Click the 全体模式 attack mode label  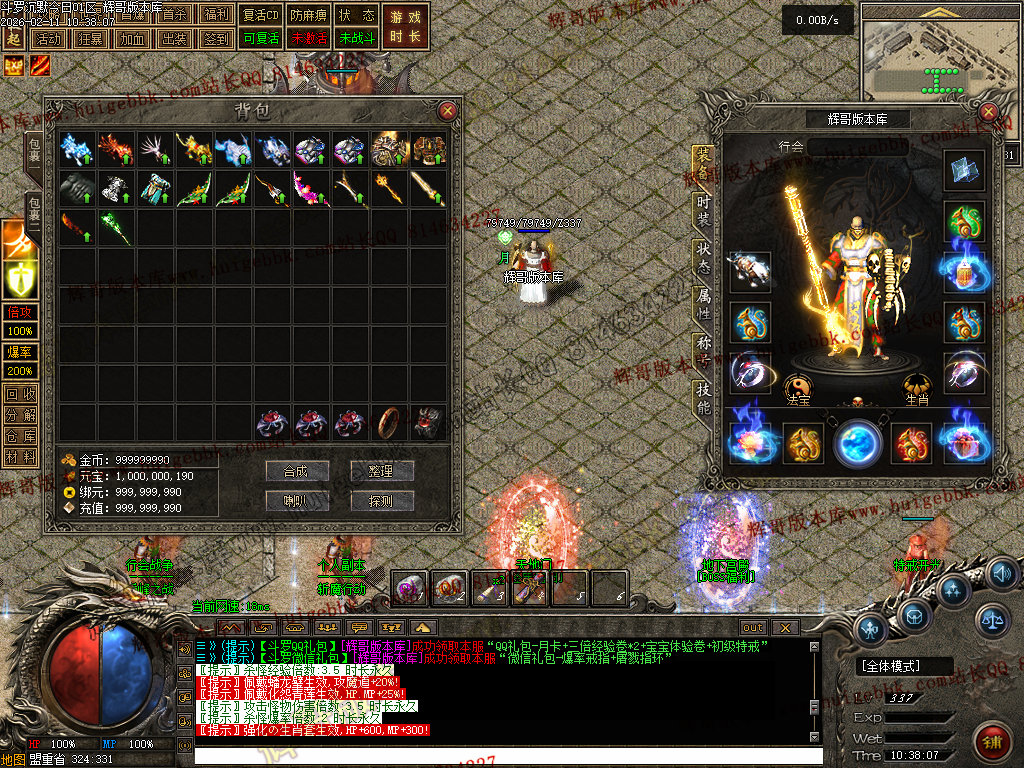click(x=893, y=666)
